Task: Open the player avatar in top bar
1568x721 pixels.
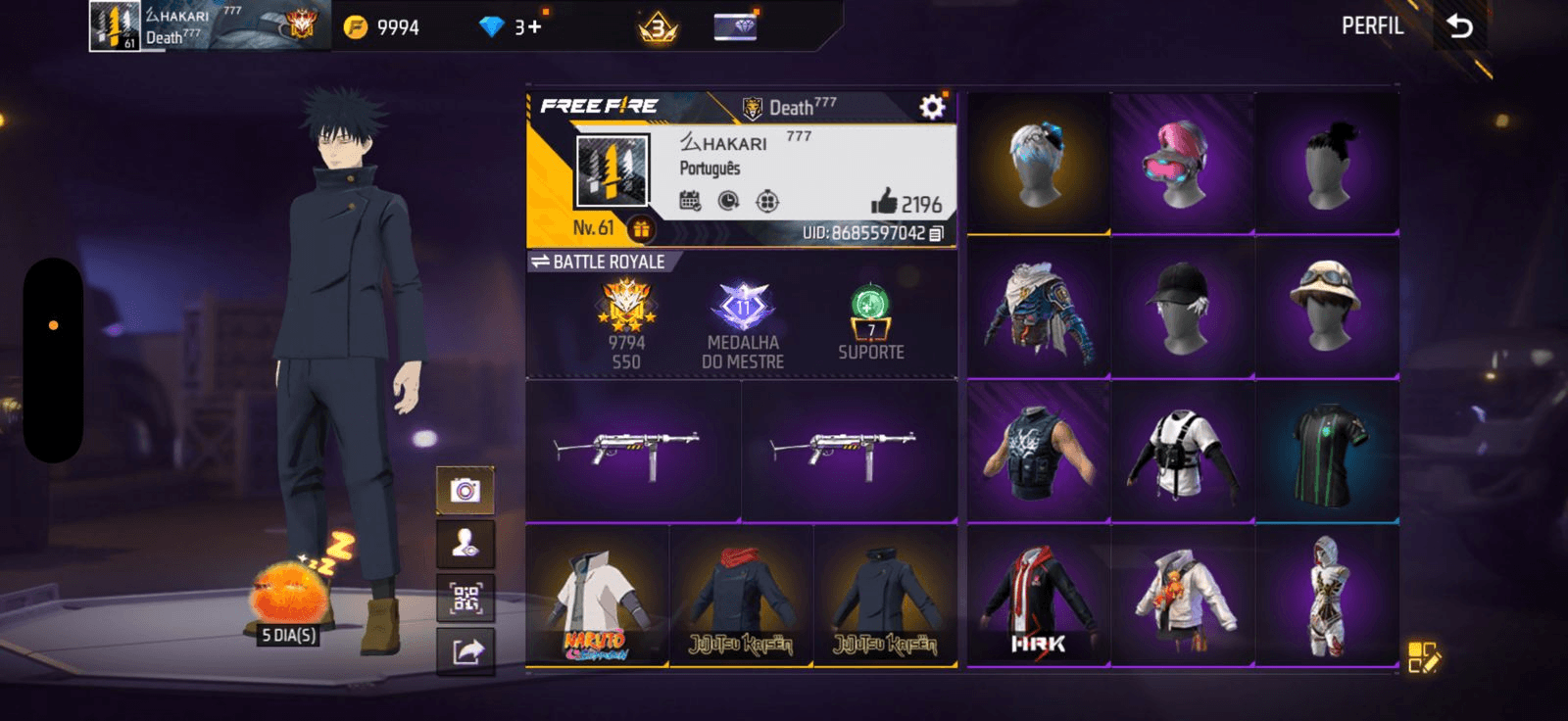Action: (x=115, y=26)
